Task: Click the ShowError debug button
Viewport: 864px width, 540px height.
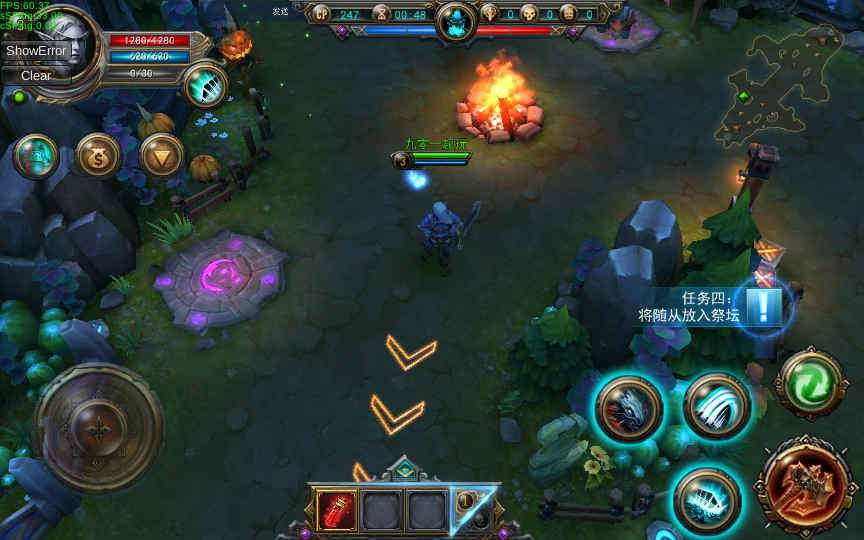Action: coord(36,51)
